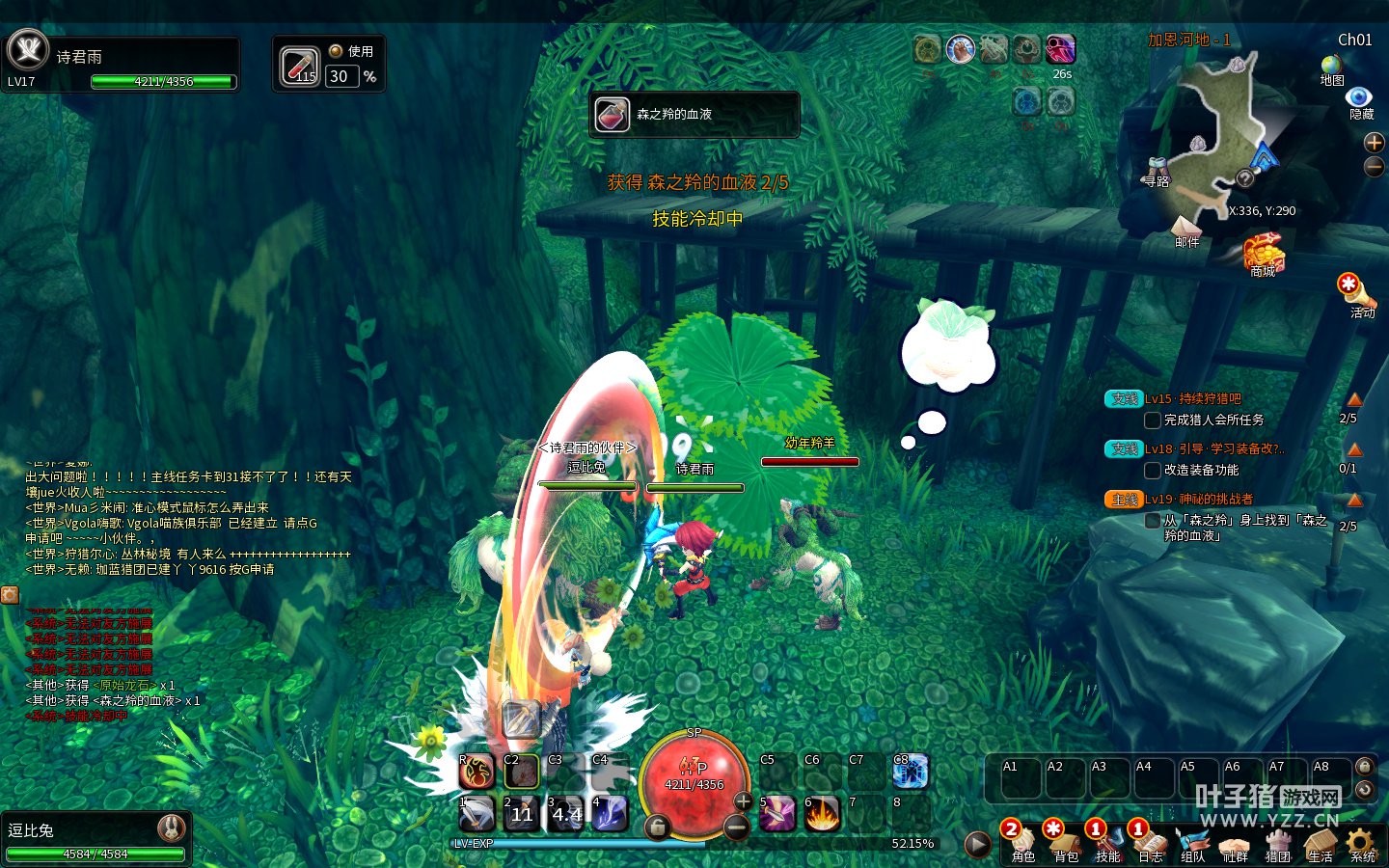
Task: Zoom out the minimap with minus button
Action: click(x=1374, y=167)
